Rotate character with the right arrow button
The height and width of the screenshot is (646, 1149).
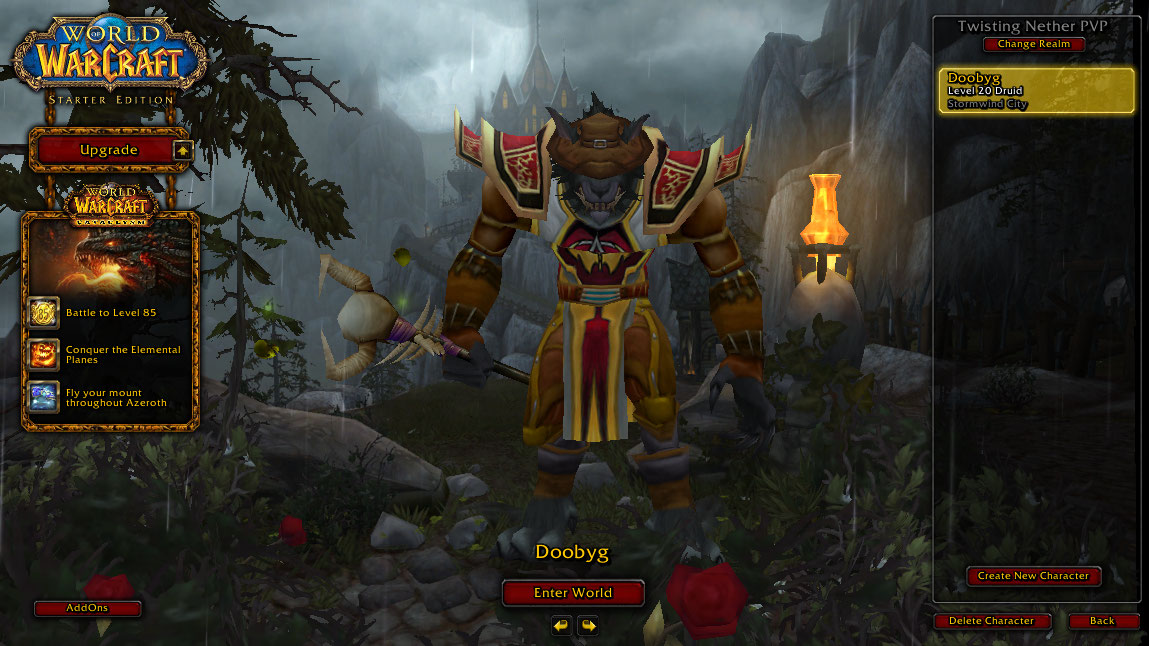click(x=588, y=626)
